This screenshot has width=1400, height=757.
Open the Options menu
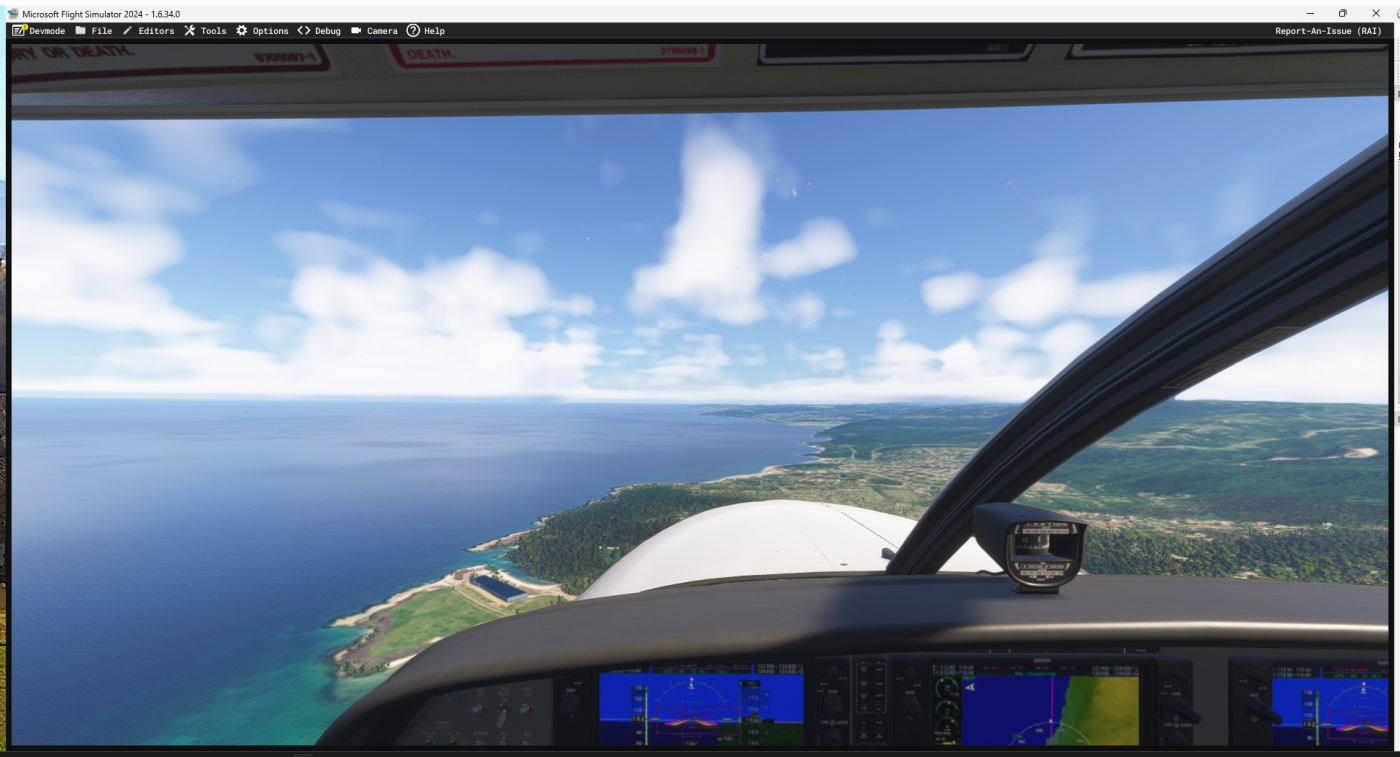coord(262,31)
